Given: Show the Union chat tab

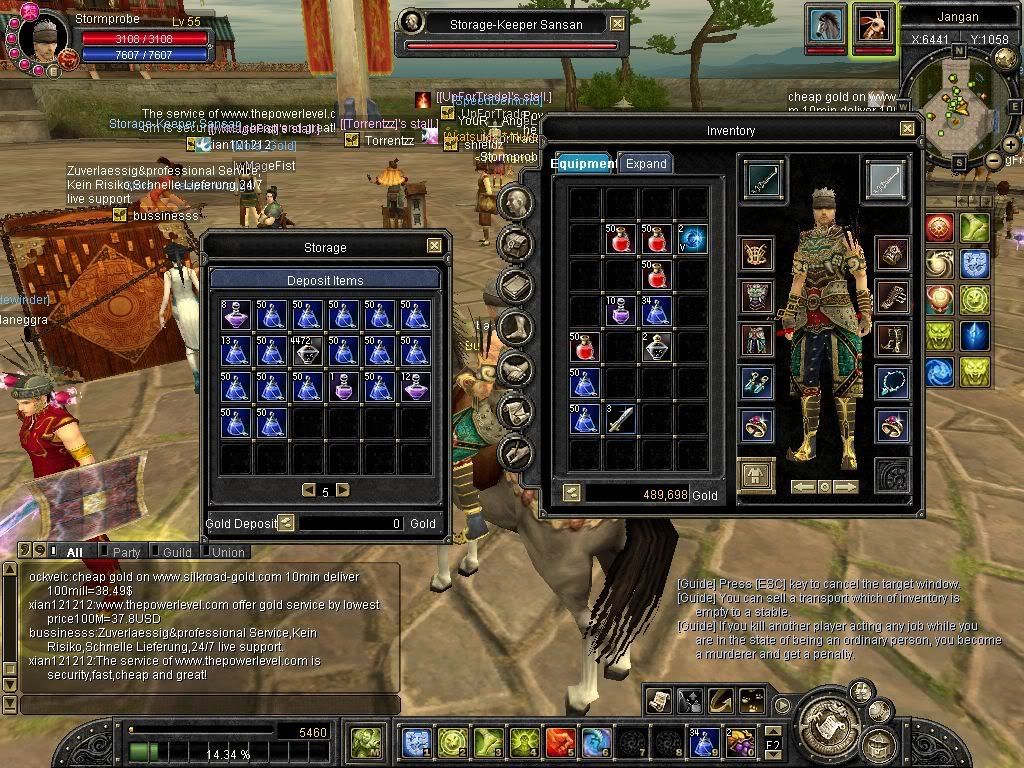Looking at the screenshot, I should (228, 552).
